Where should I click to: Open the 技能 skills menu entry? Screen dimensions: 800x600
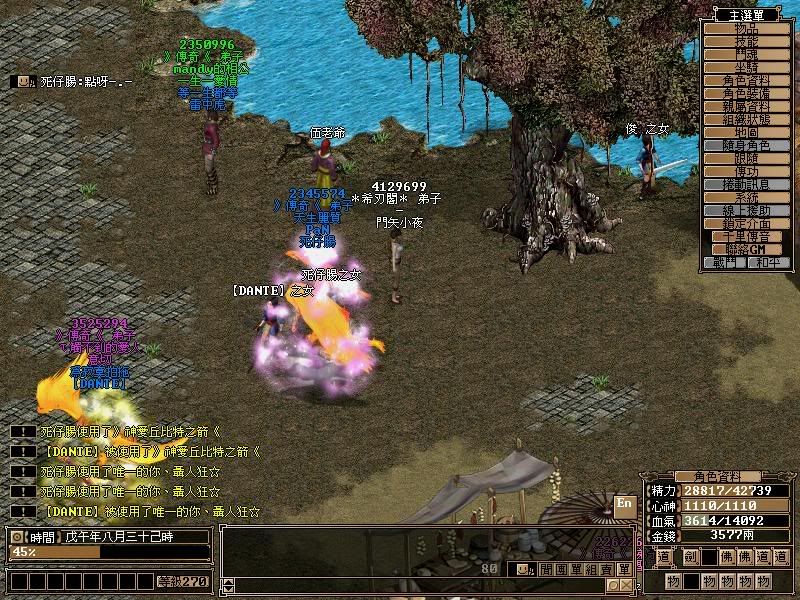(746, 41)
